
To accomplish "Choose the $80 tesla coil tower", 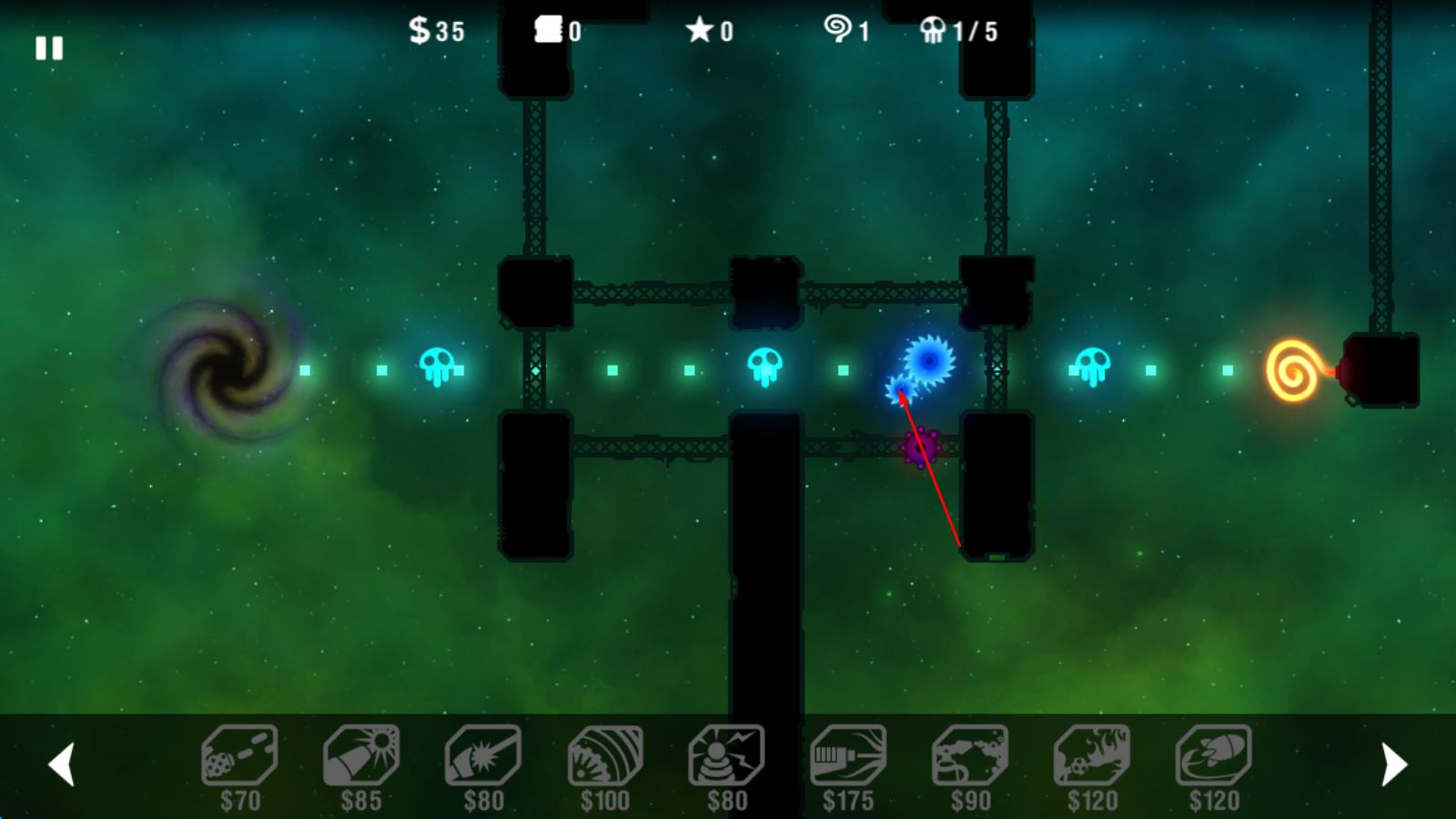I will coord(726,756).
